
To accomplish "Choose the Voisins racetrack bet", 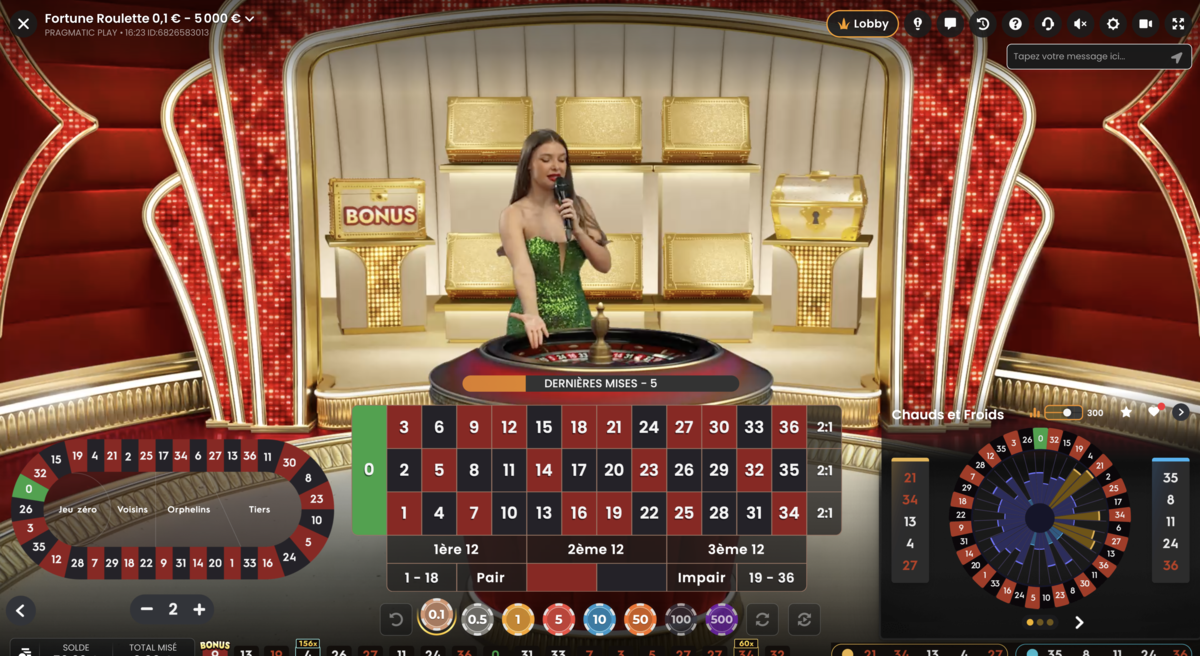I will pos(132,510).
